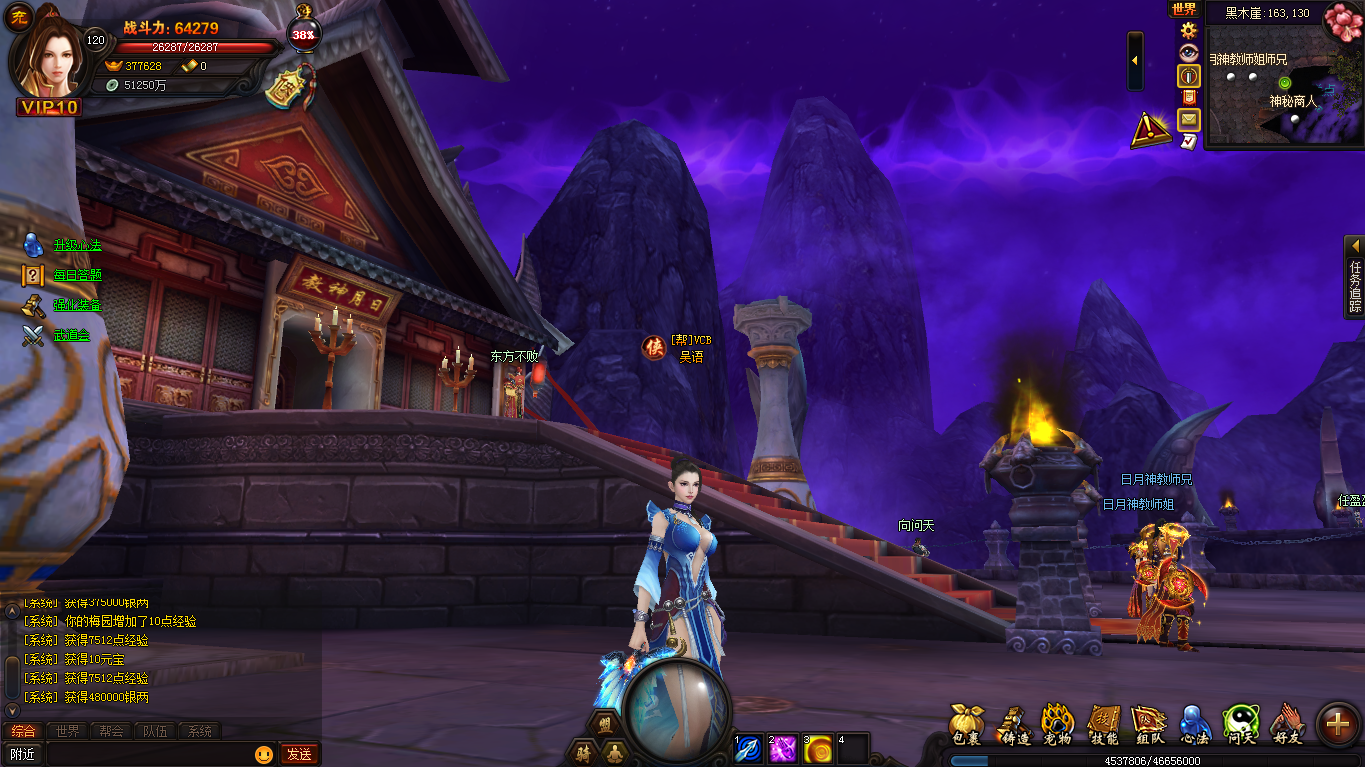Click the 武道会 tournament link
Viewport: 1365px width, 767px height.
tap(71, 335)
